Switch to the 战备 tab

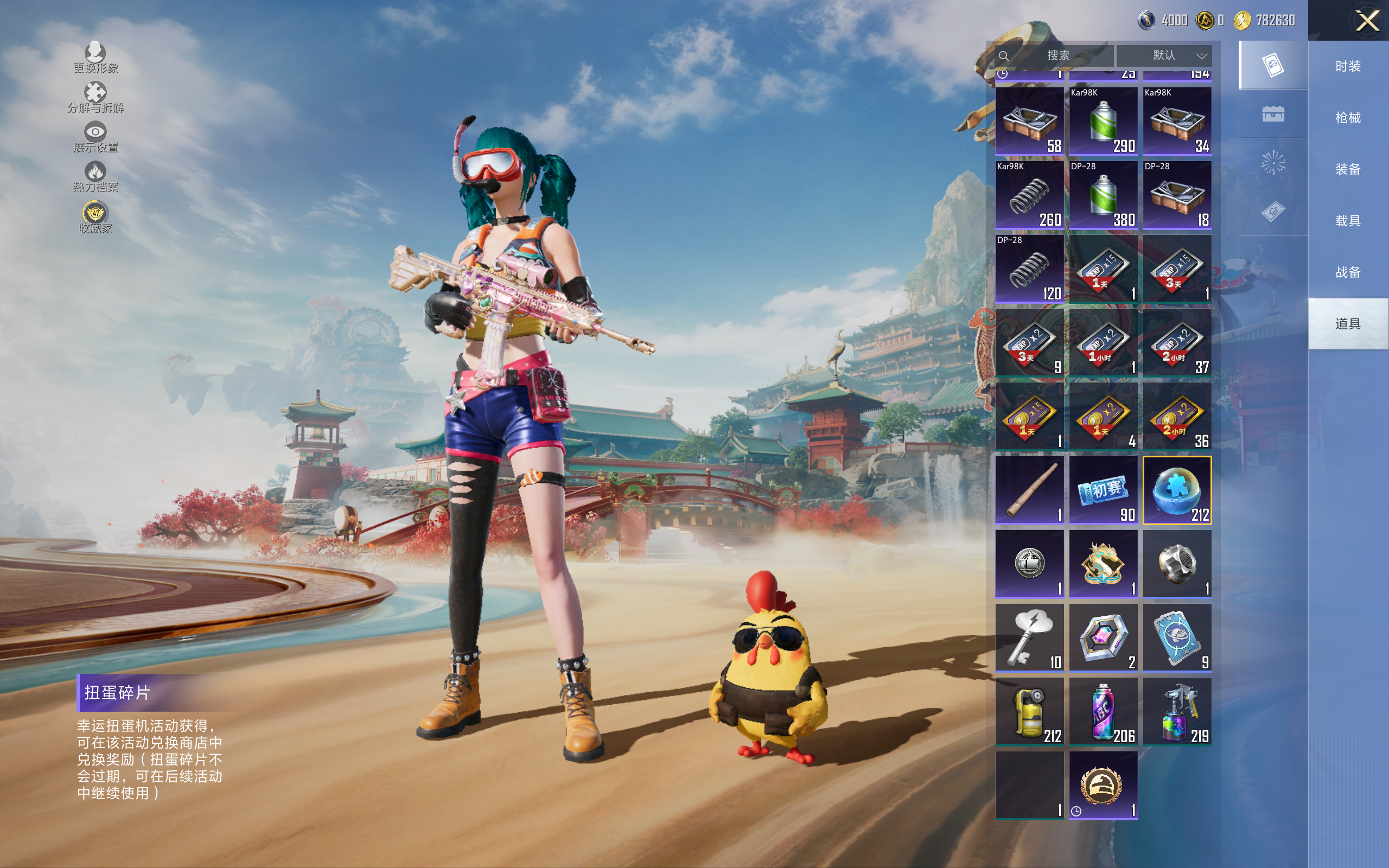[1348, 272]
